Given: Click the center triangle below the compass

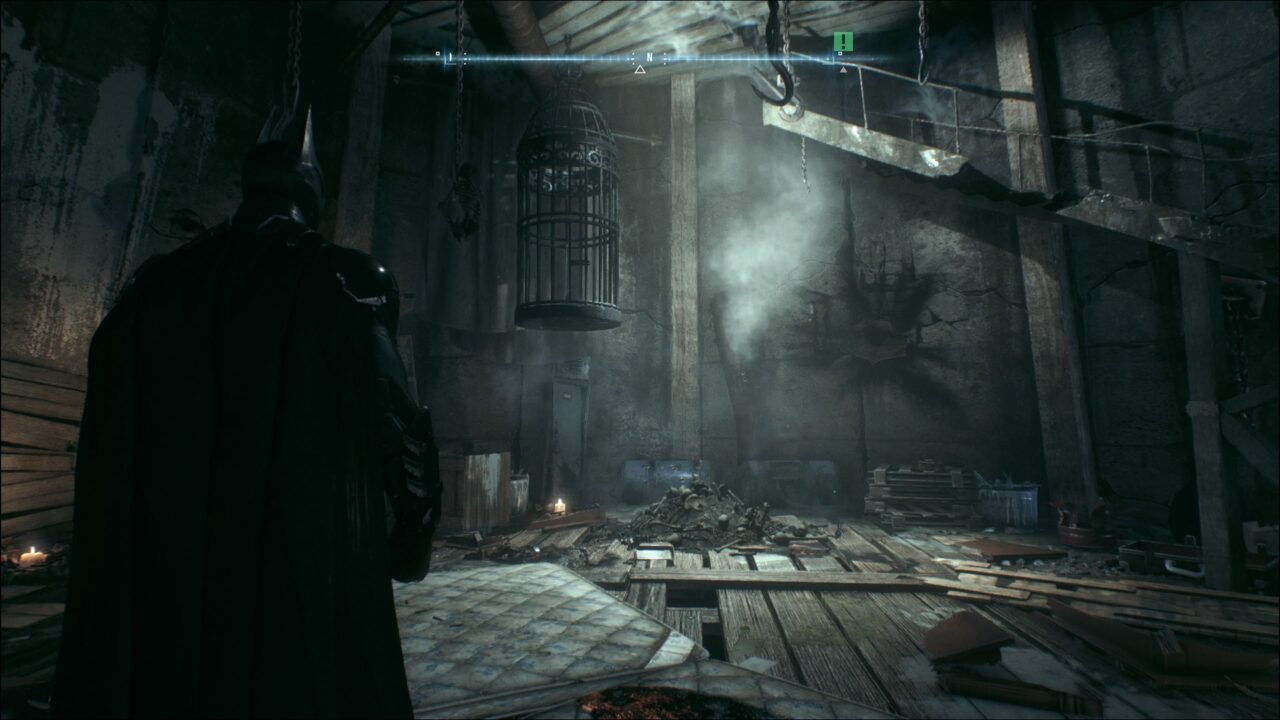Looking at the screenshot, I should 640,69.
